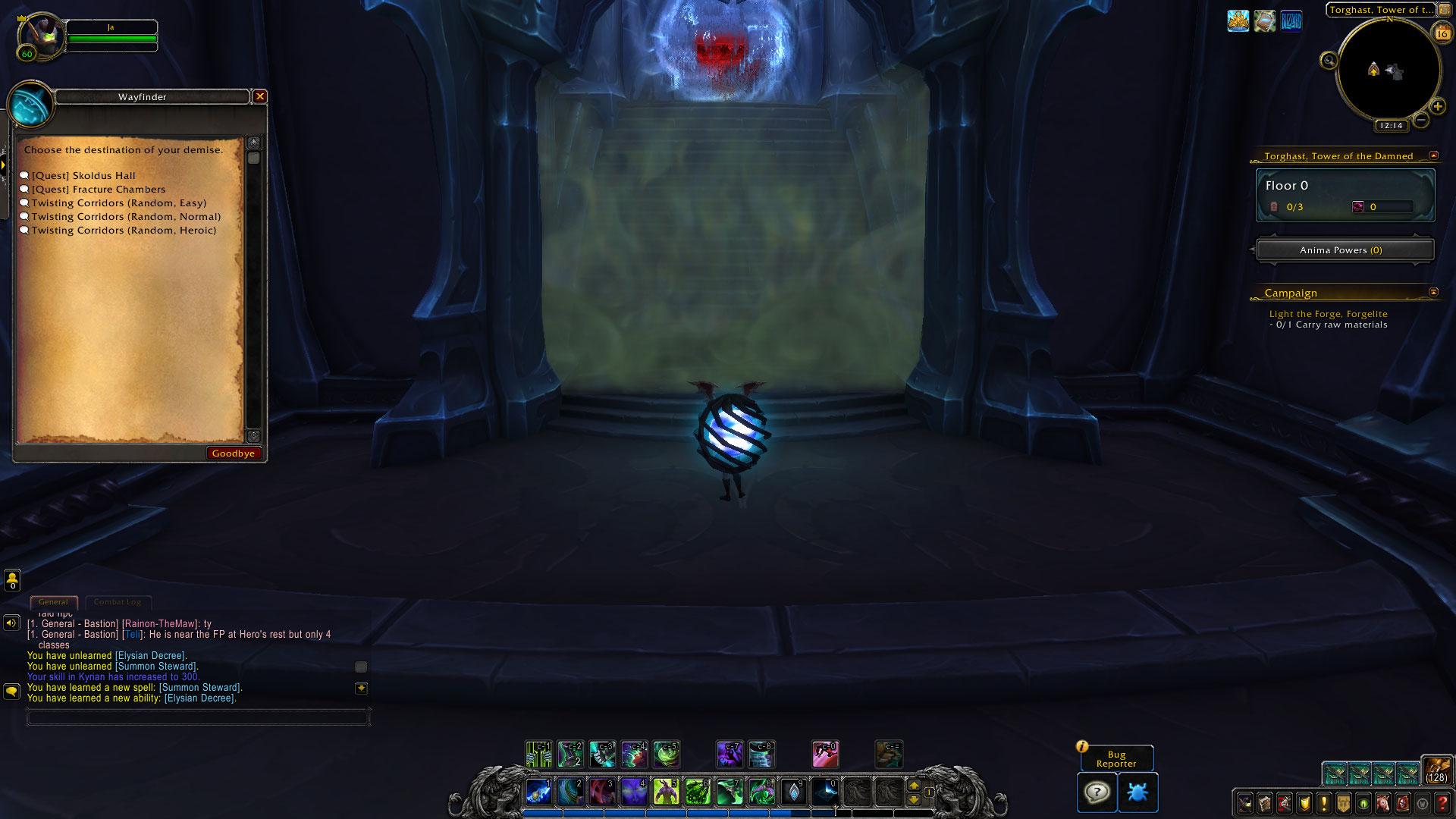Screen dimensions: 1456x819
Task: Open the Anima Powers panel
Action: point(1345,250)
